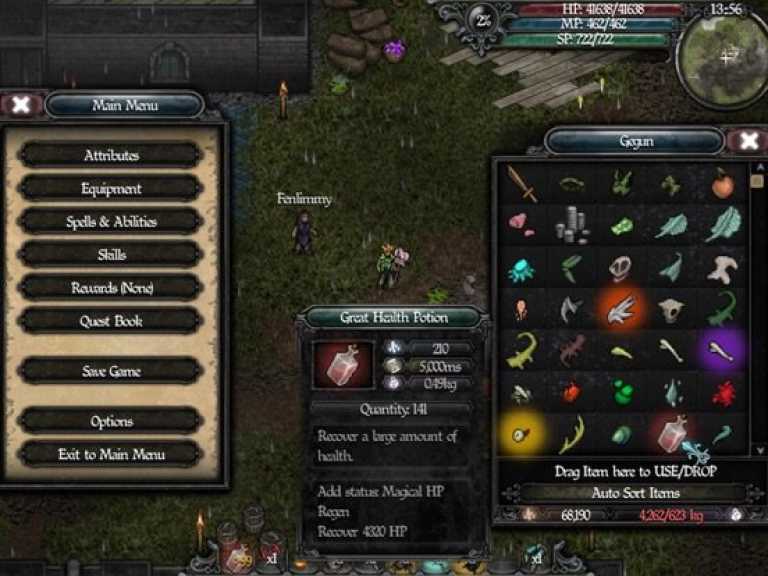This screenshot has height=576, width=768.
Task: Pick the silver coin stack item
Action: click(x=571, y=225)
